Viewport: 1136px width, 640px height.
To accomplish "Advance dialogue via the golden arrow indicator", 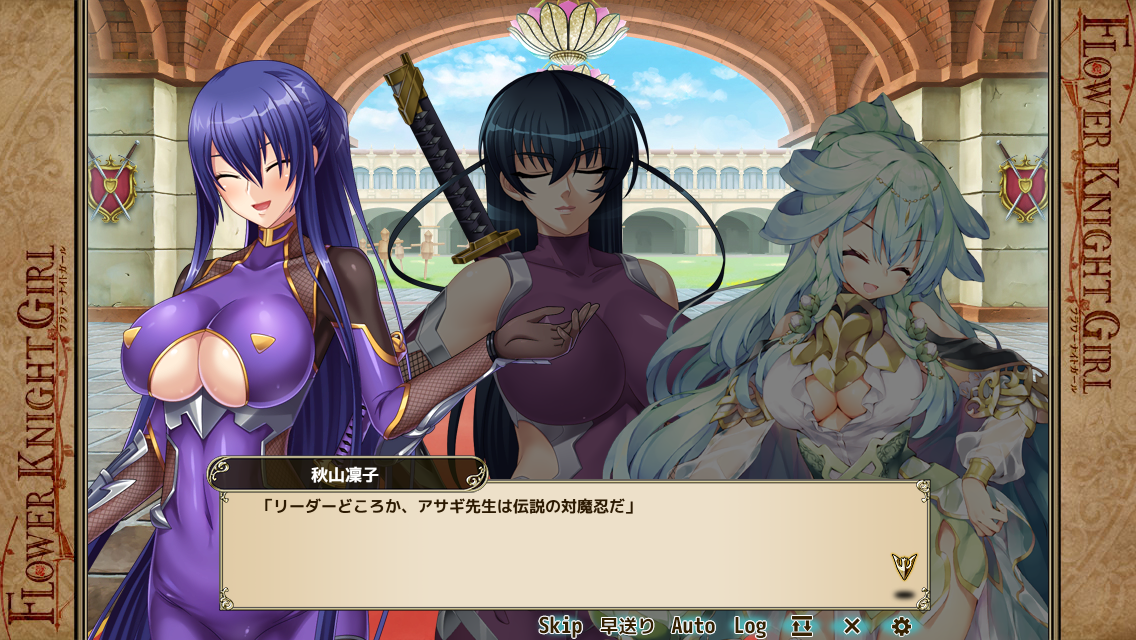I will [x=903, y=567].
